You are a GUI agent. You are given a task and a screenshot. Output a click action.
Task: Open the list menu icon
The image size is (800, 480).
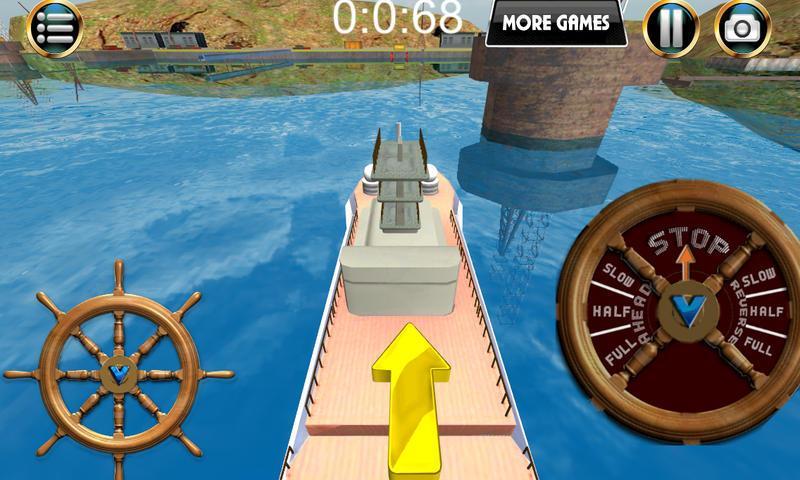[53, 26]
